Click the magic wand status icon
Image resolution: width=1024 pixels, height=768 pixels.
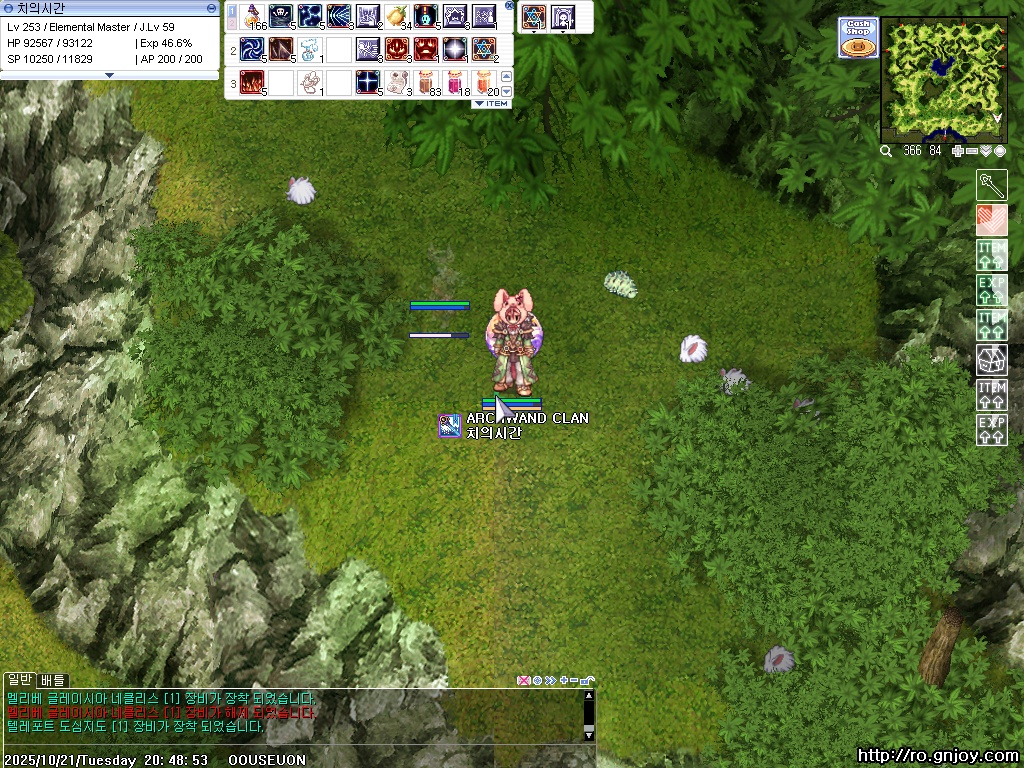pos(991,185)
